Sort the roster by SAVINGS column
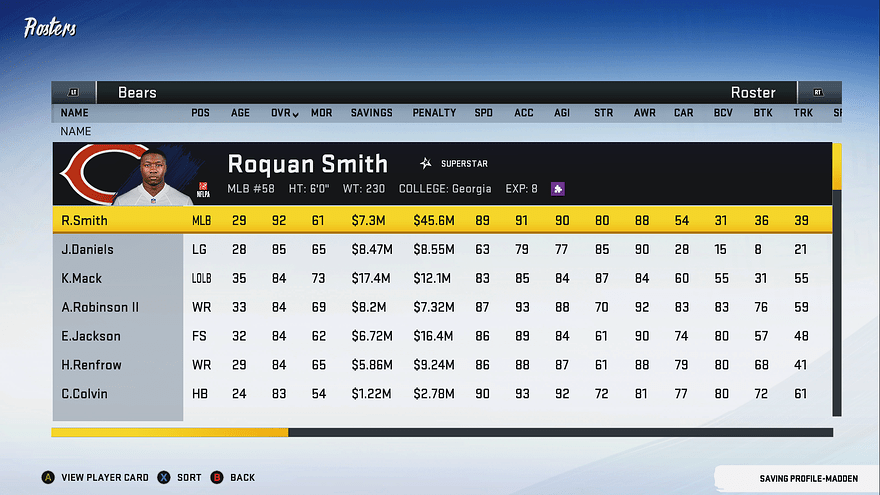Viewport: 880px width, 495px height. pyautogui.click(x=371, y=113)
